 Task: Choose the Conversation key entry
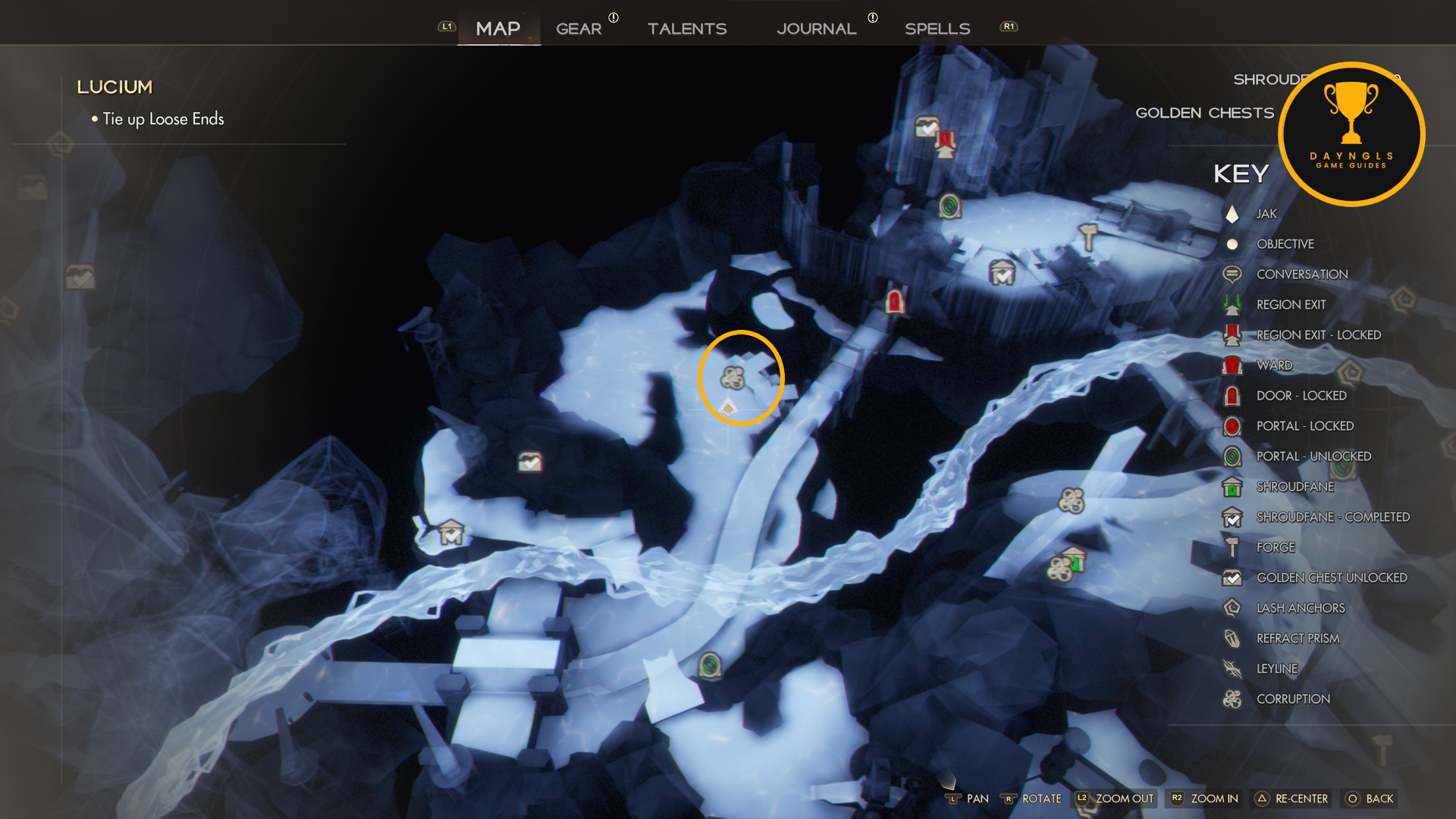click(x=1302, y=275)
